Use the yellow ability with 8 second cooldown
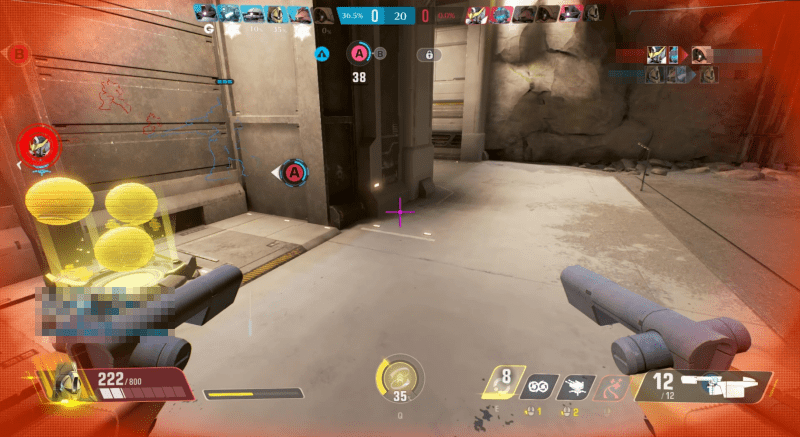The height and width of the screenshot is (437, 800). click(505, 382)
